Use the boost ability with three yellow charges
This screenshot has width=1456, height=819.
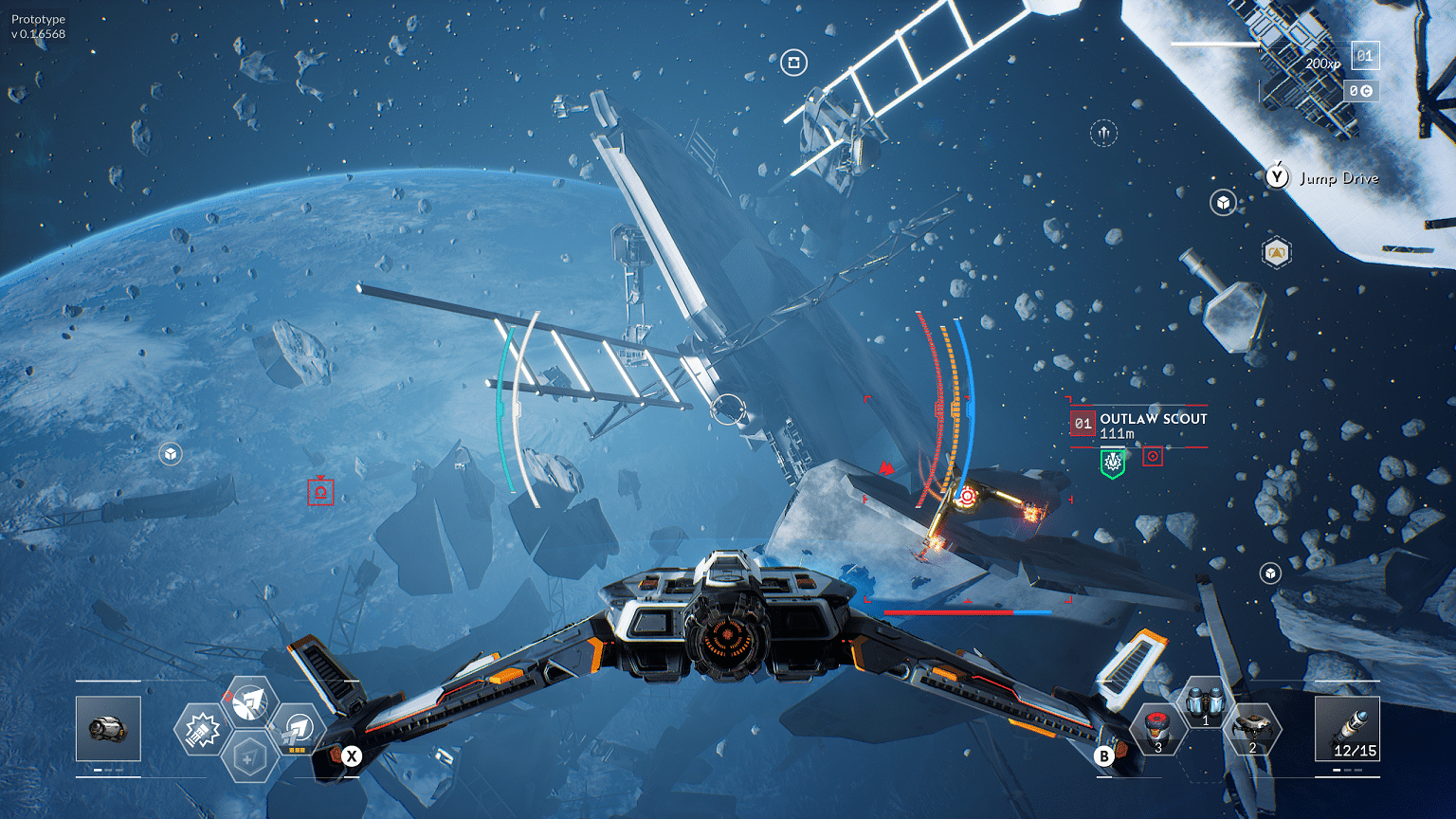point(298,730)
